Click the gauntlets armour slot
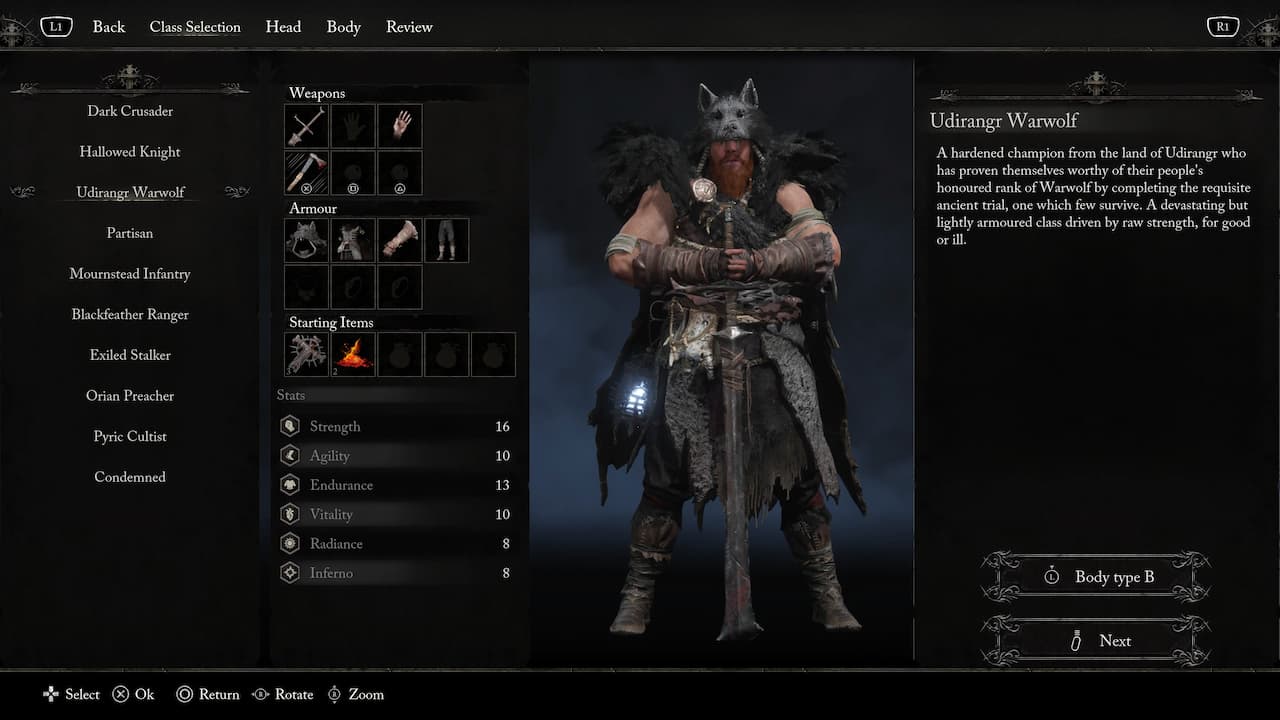Image resolution: width=1280 pixels, height=720 pixels. 399,240
